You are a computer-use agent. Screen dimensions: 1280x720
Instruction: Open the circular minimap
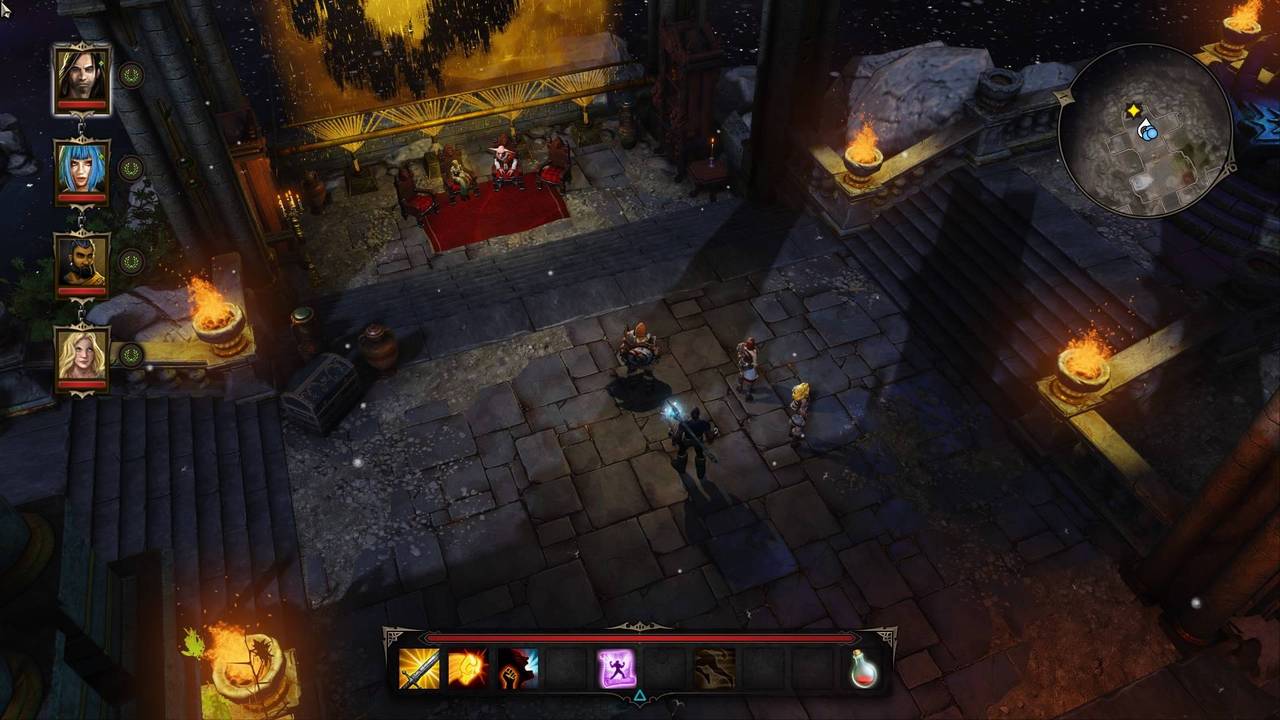click(1144, 131)
